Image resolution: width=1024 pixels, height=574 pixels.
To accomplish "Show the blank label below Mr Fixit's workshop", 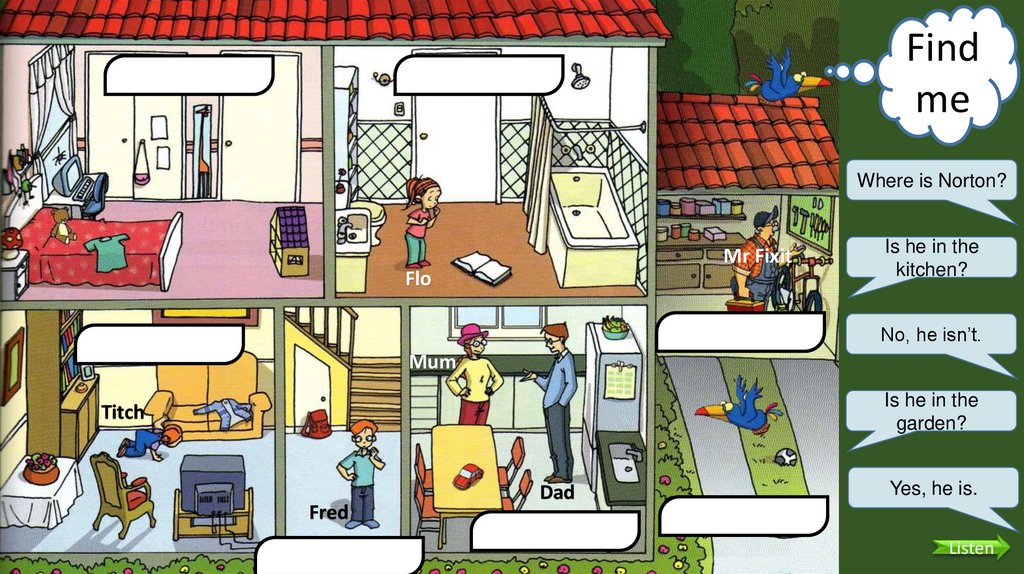I will point(741,331).
